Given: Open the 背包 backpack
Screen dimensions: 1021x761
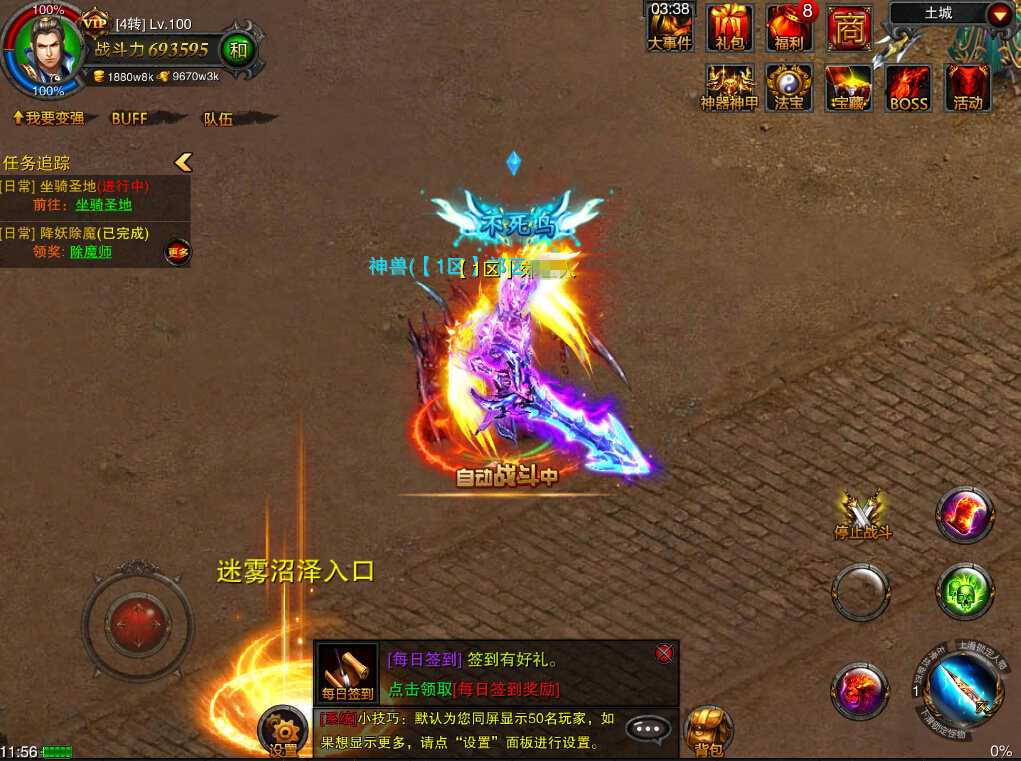Looking at the screenshot, I should pyautogui.click(x=708, y=731).
